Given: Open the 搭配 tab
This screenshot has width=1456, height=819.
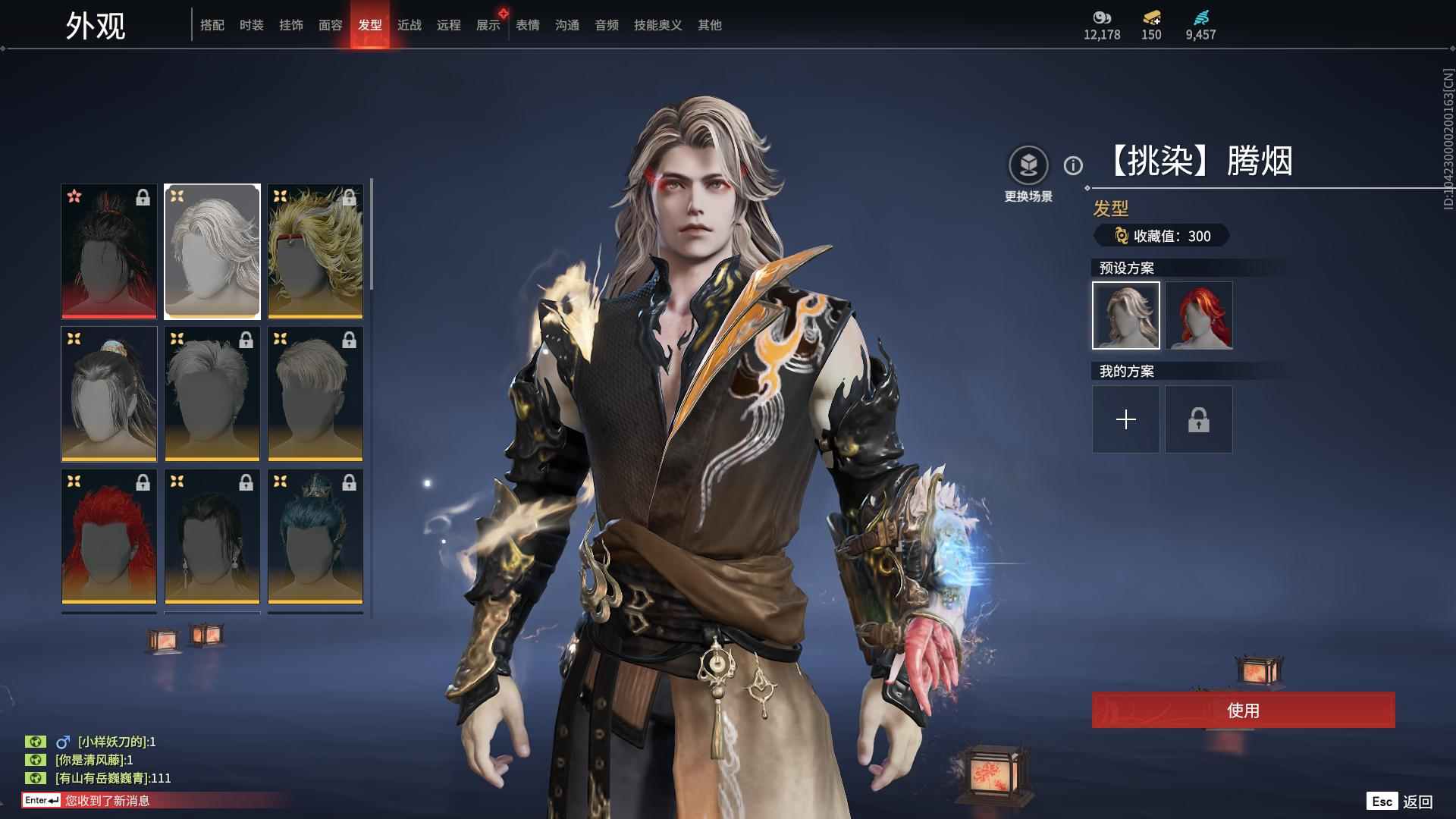Looking at the screenshot, I should 212,25.
